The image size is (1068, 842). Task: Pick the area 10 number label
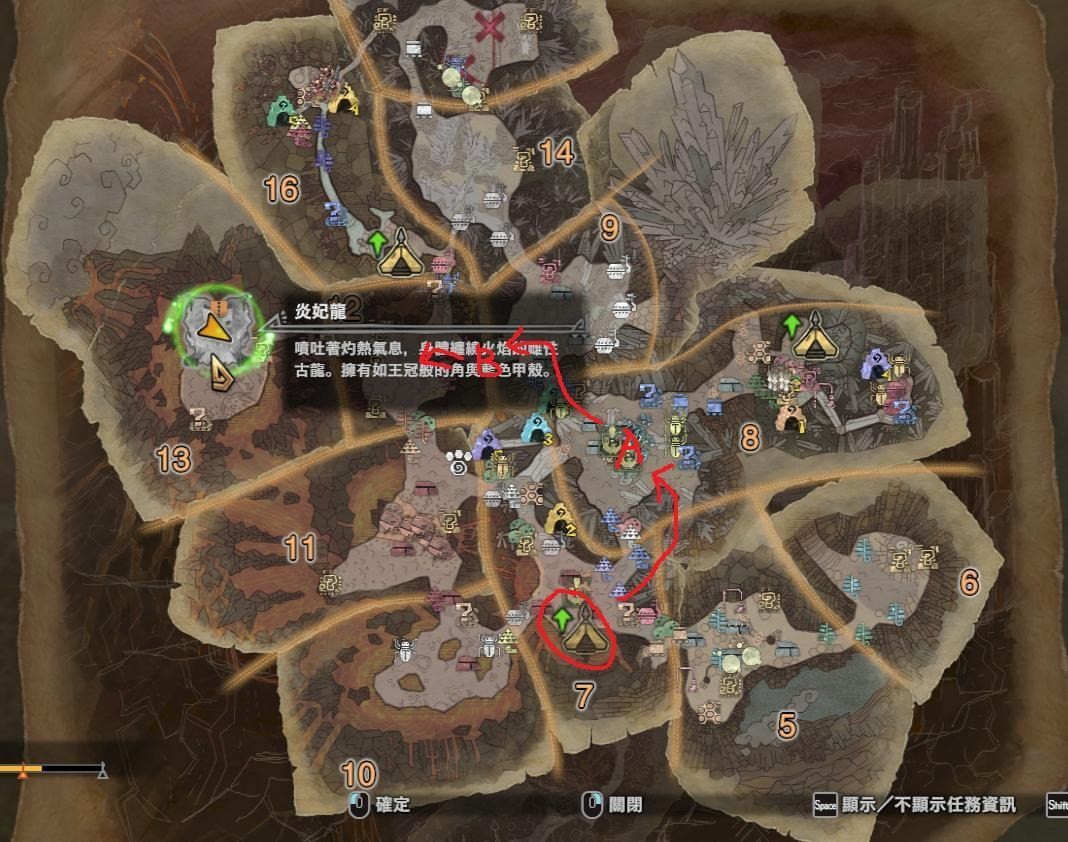(x=358, y=773)
